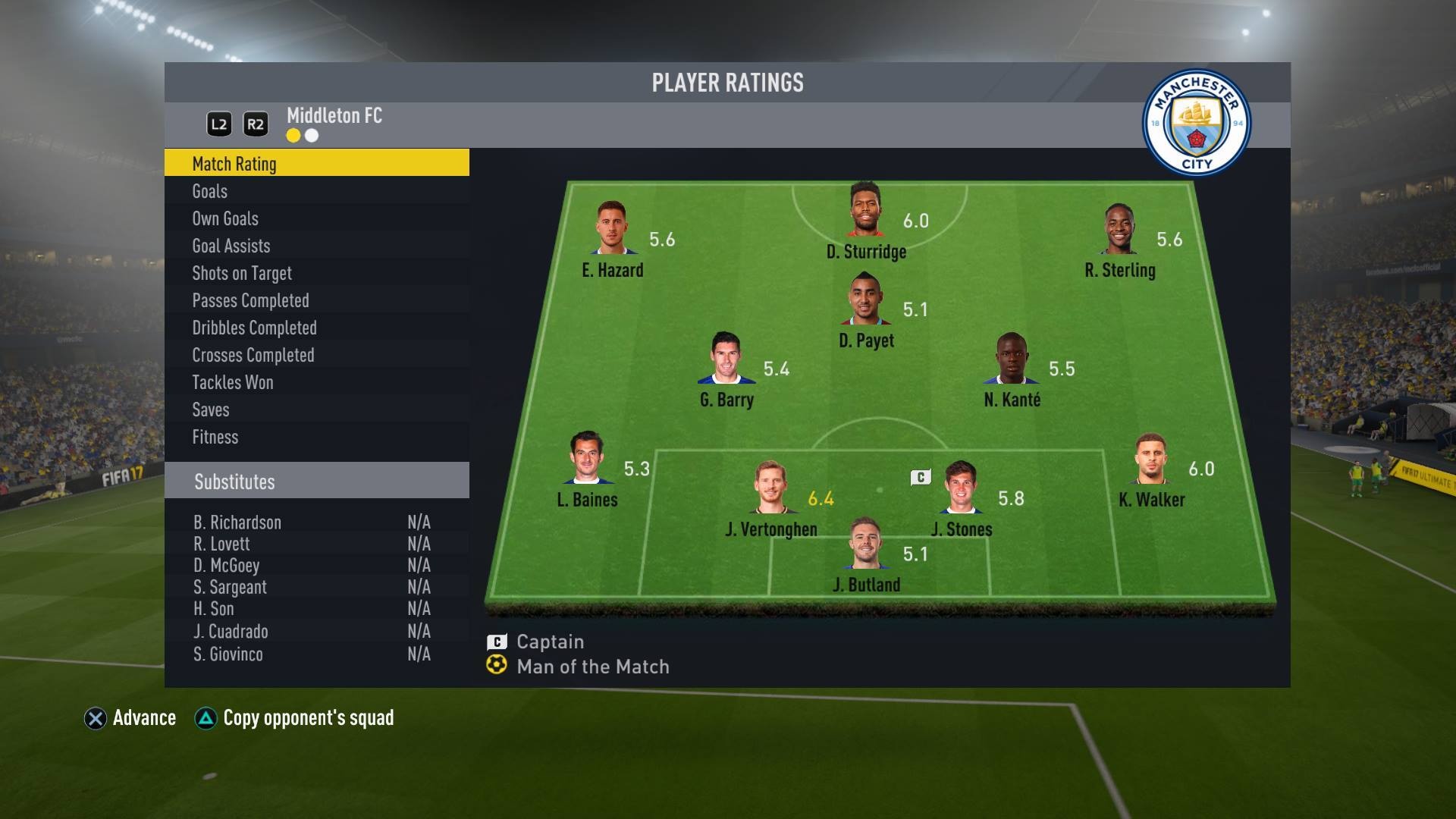Select D. Sturridge on the pitch
The width and height of the screenshot is (1456, 819).
tap(865, 211)
